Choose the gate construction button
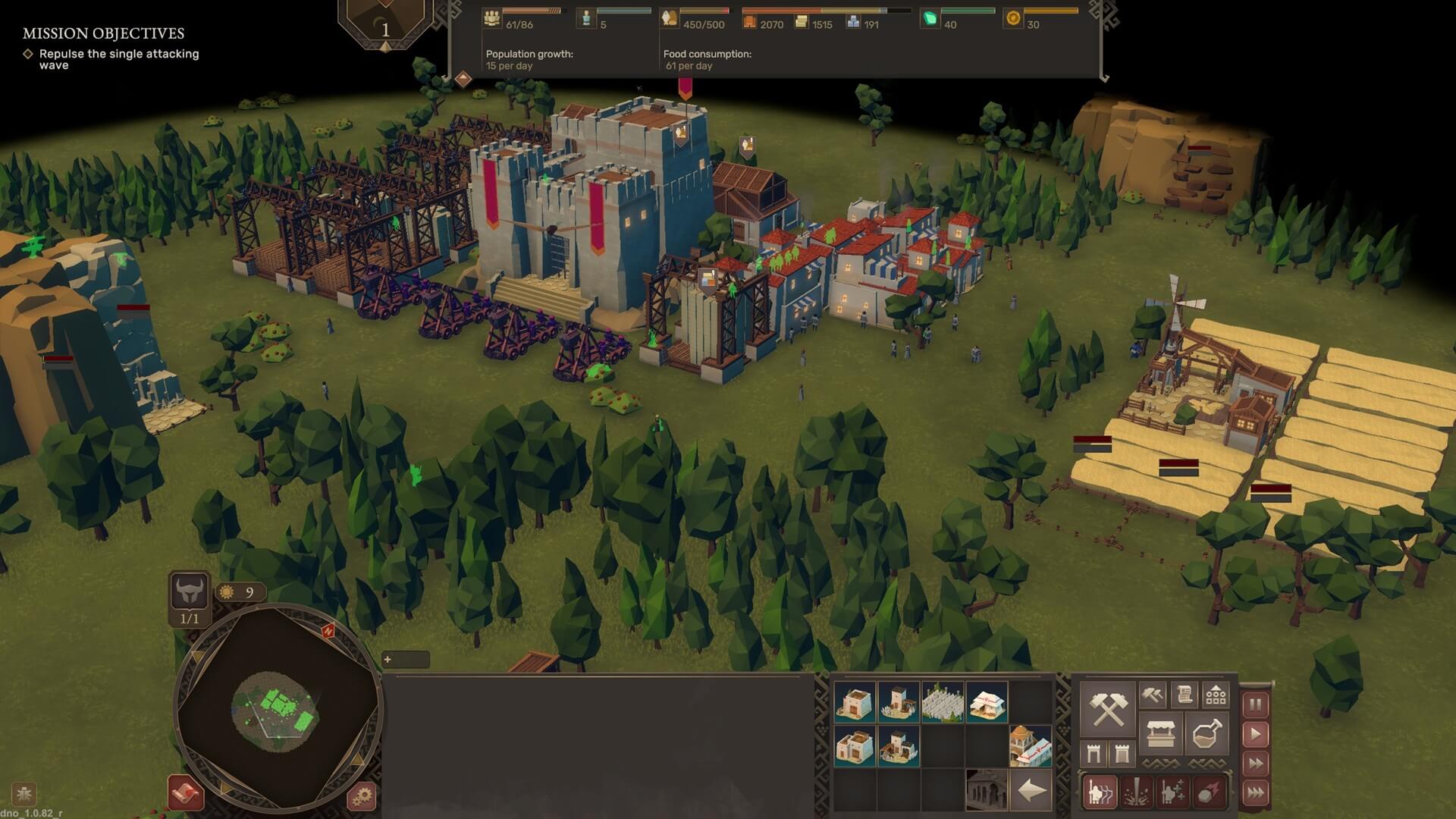This screenshot has width=1456, height=819. [x=1094, y=754]
